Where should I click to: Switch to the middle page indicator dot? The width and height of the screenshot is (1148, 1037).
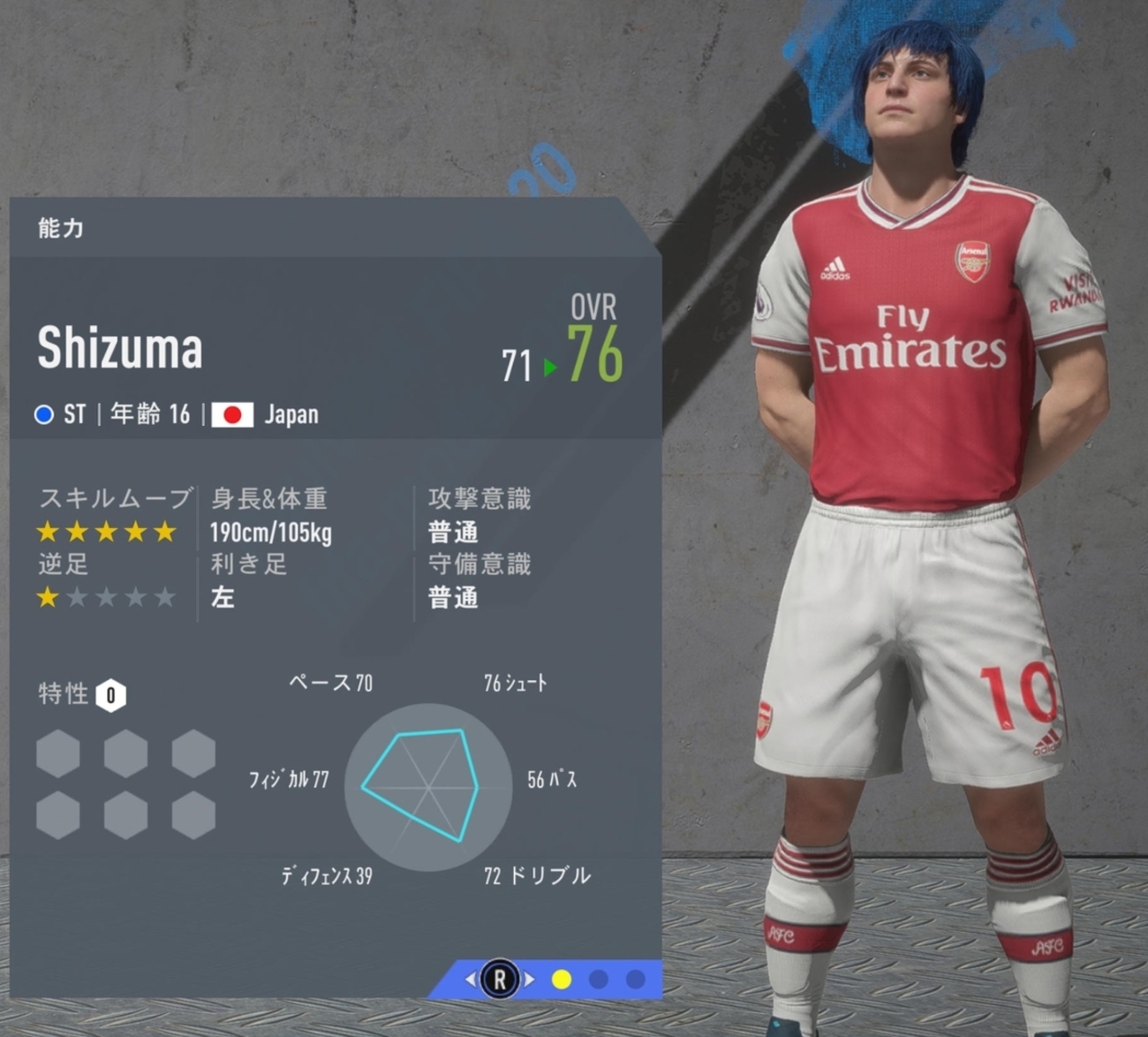[599, 980]
